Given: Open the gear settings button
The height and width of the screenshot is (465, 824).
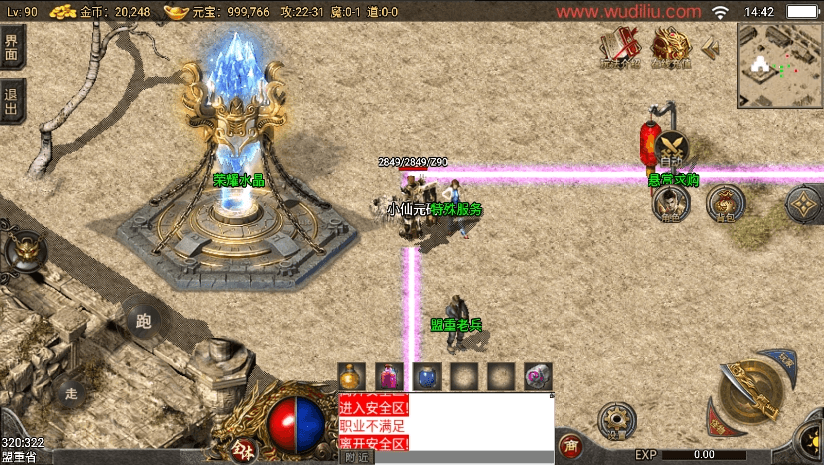Looking at the screenshot, I should [612, 419].
